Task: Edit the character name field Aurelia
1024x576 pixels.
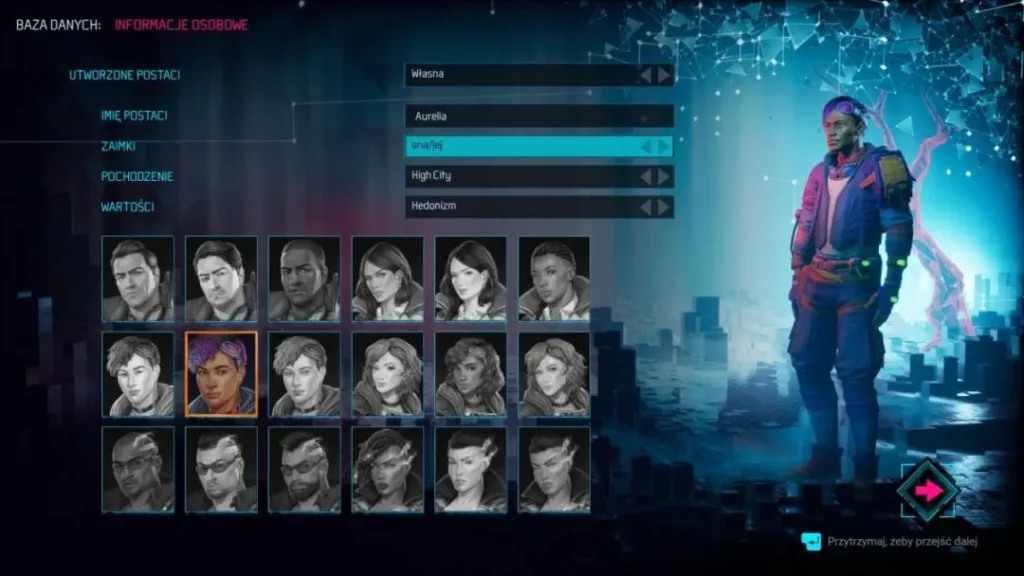Action: [x=539, y=116]
